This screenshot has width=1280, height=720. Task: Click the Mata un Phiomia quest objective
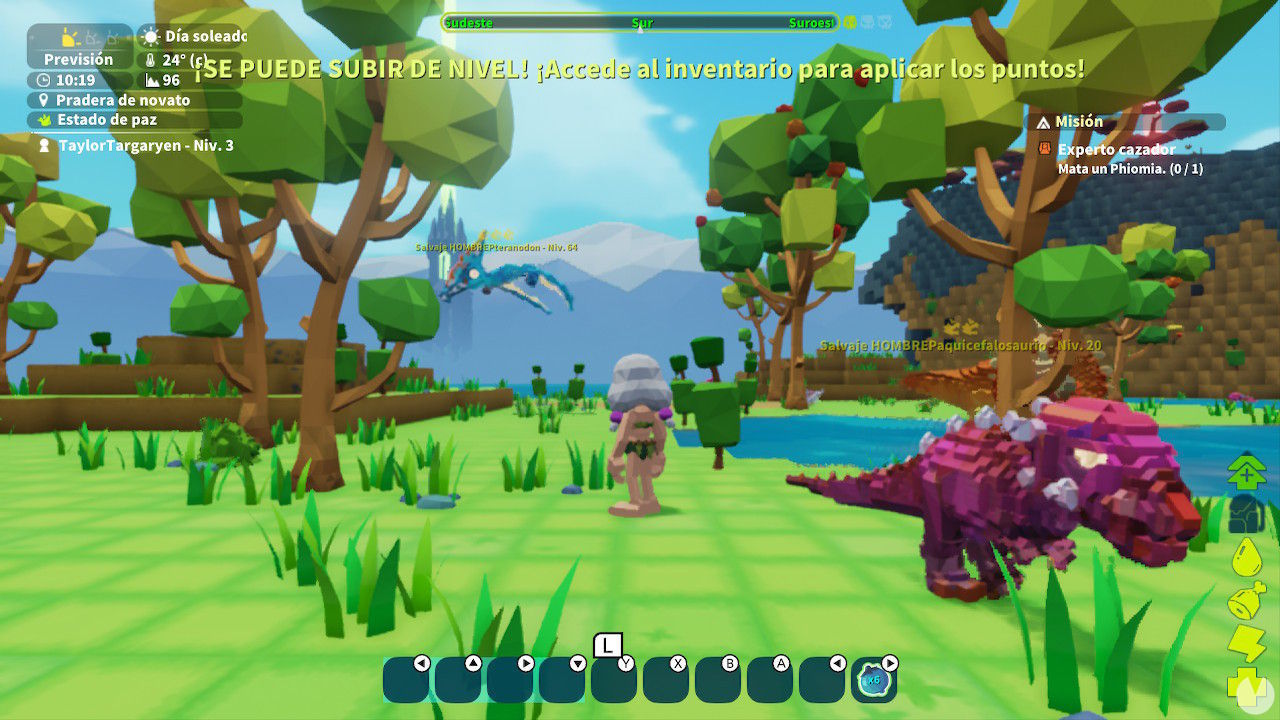(1113, 170)
